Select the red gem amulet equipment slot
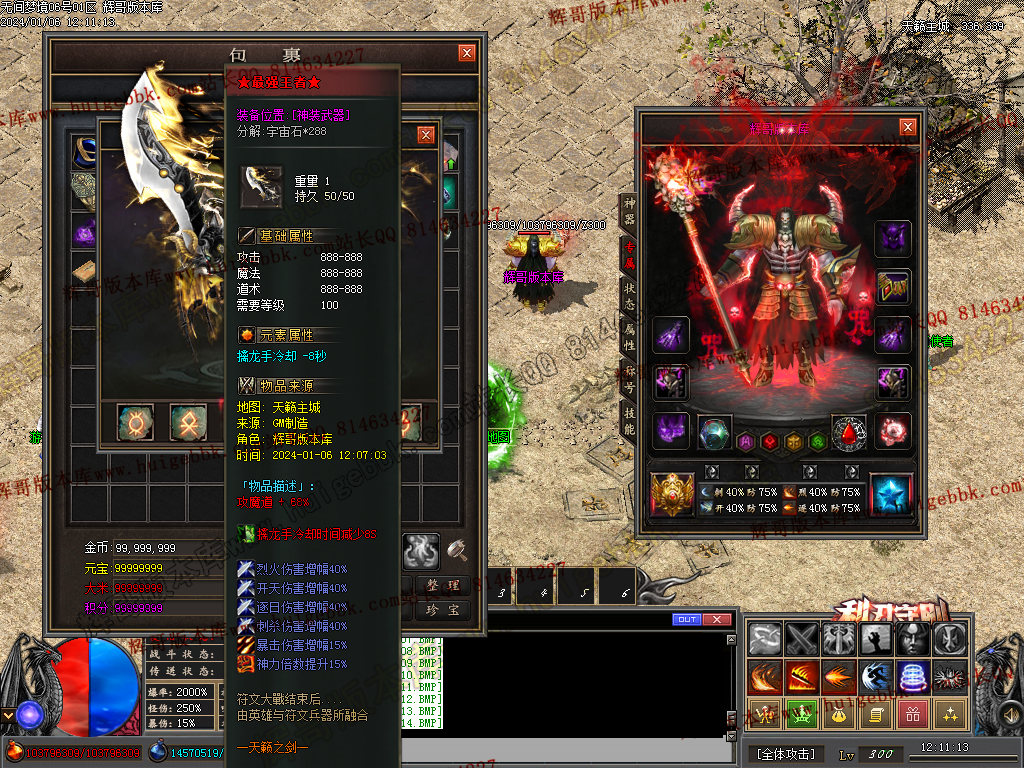Viewport: 1024px width, 768px height. 849,432
